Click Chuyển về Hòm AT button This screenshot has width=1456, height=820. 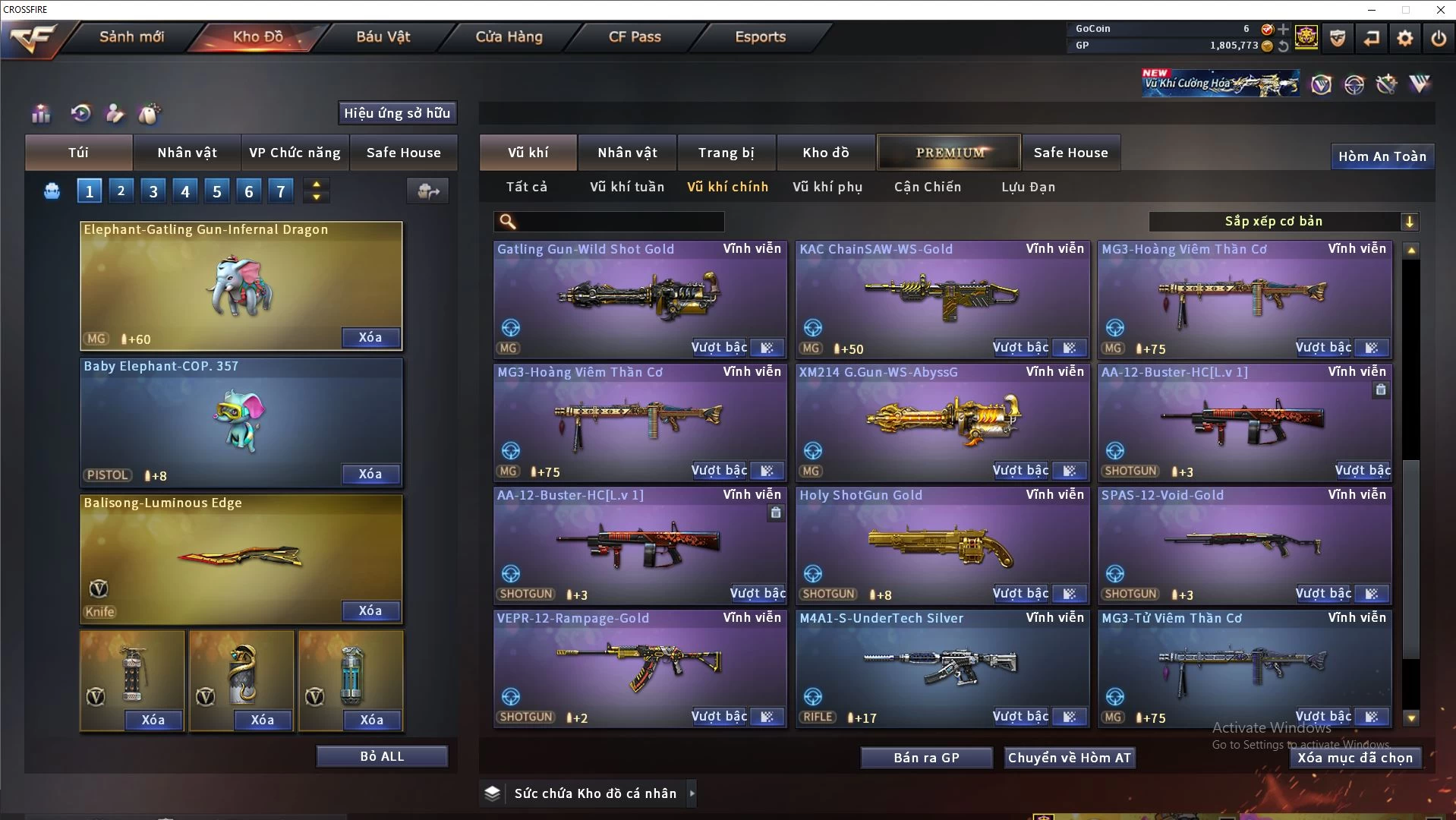click(1070, 758)
